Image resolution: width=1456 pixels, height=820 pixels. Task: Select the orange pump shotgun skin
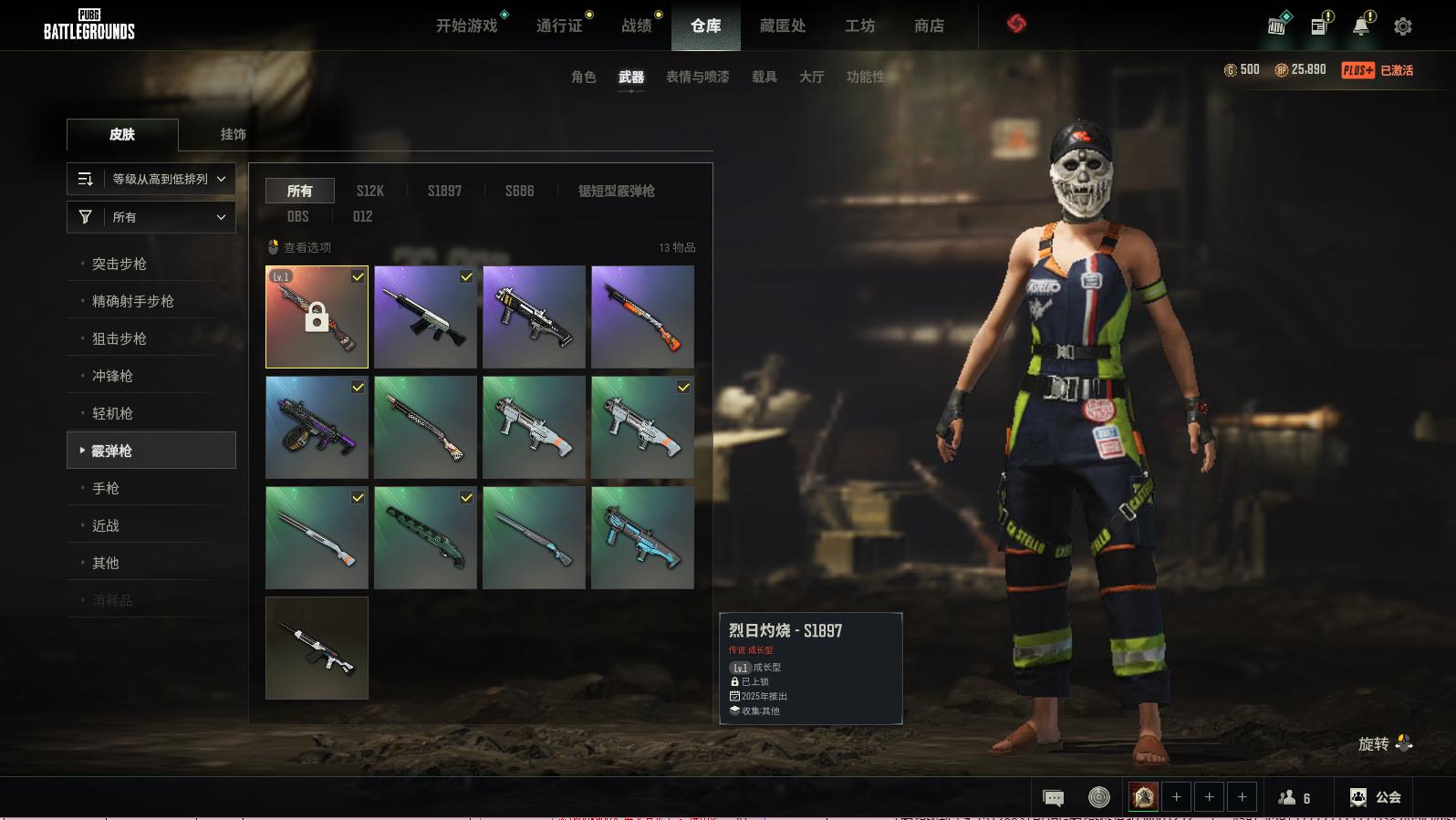(x=642, y=317)
